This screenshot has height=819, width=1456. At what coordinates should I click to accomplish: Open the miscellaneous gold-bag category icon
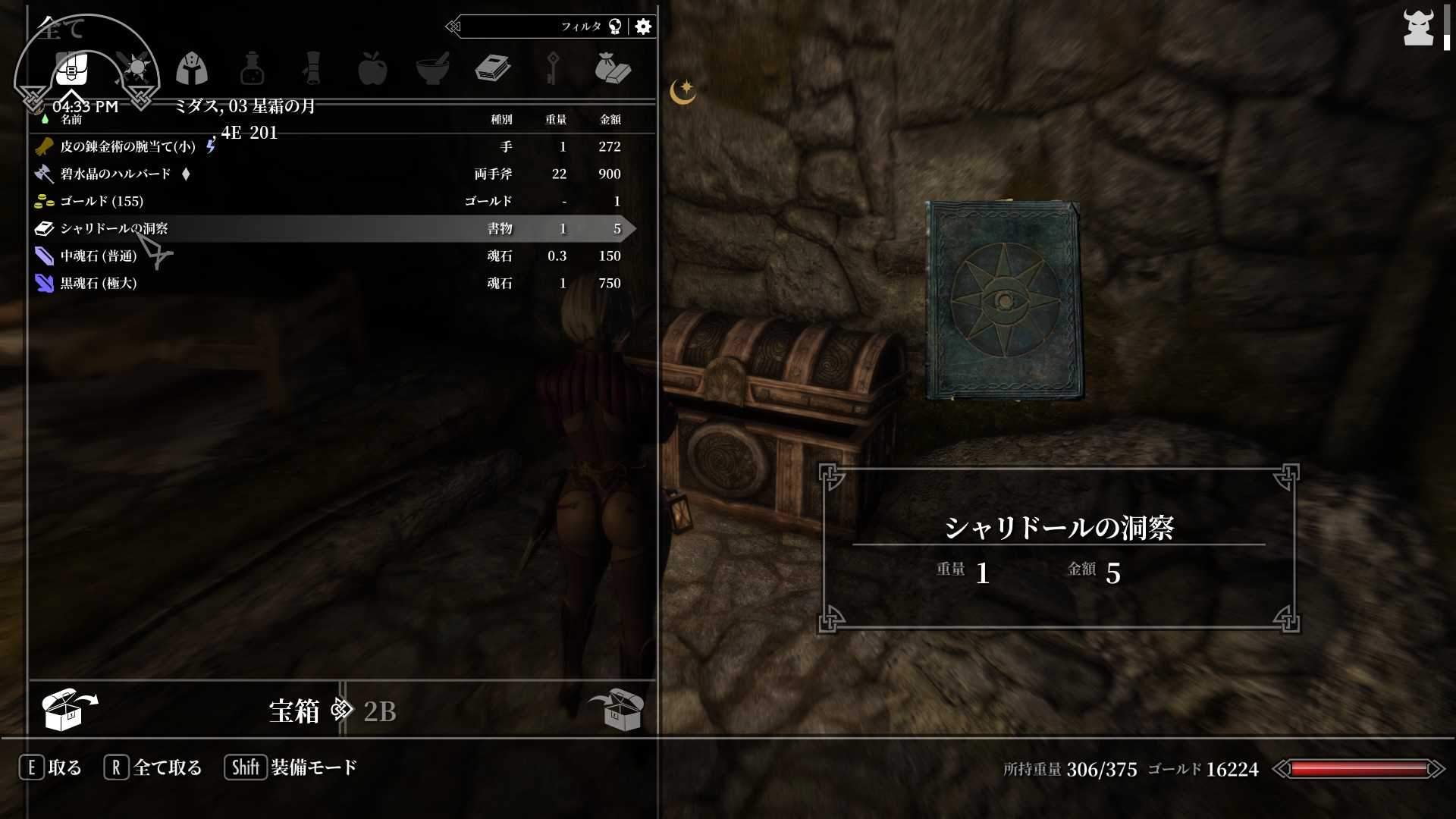[614, 68]
